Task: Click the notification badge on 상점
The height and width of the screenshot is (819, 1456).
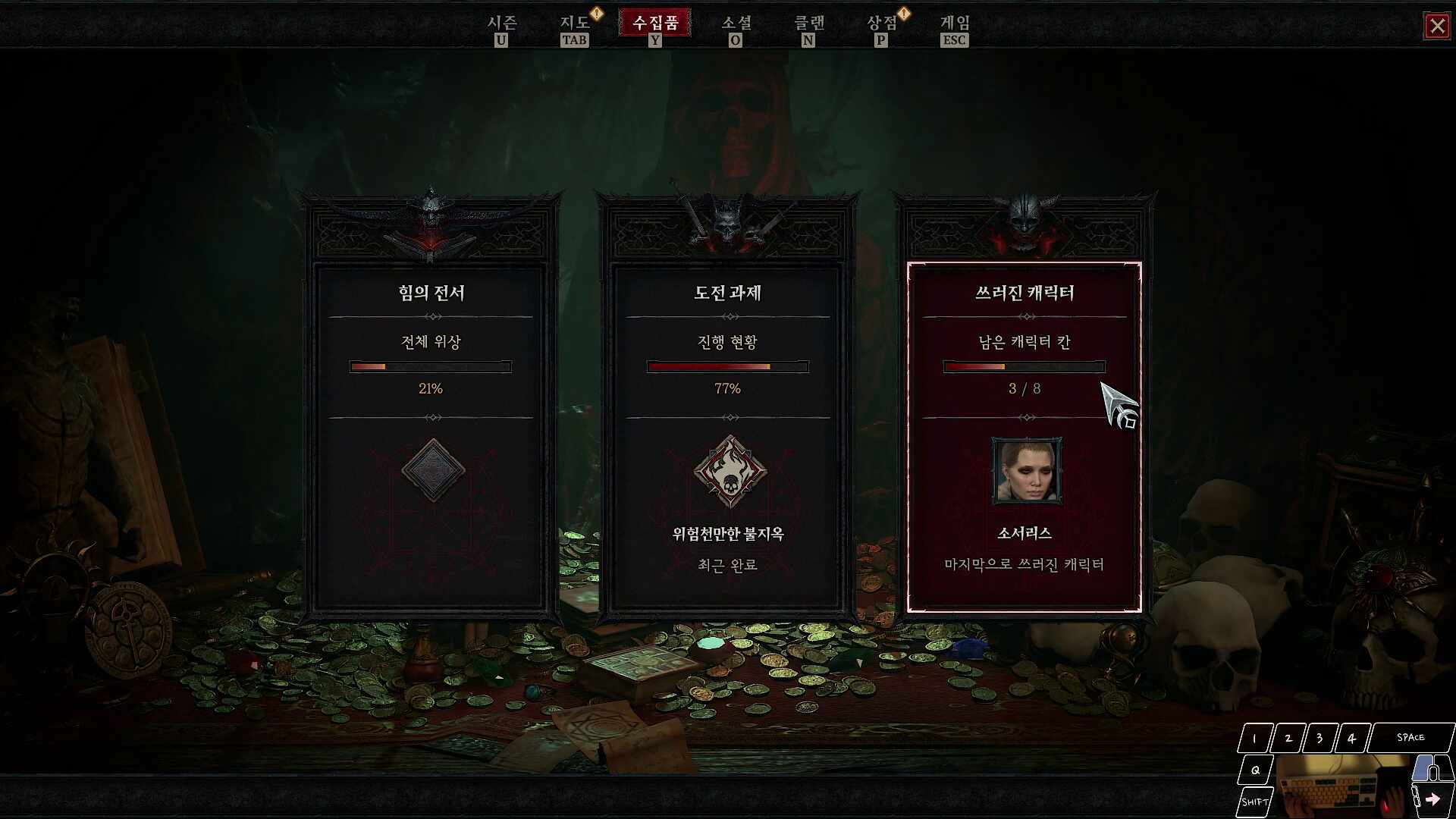Action: [902, 12]
